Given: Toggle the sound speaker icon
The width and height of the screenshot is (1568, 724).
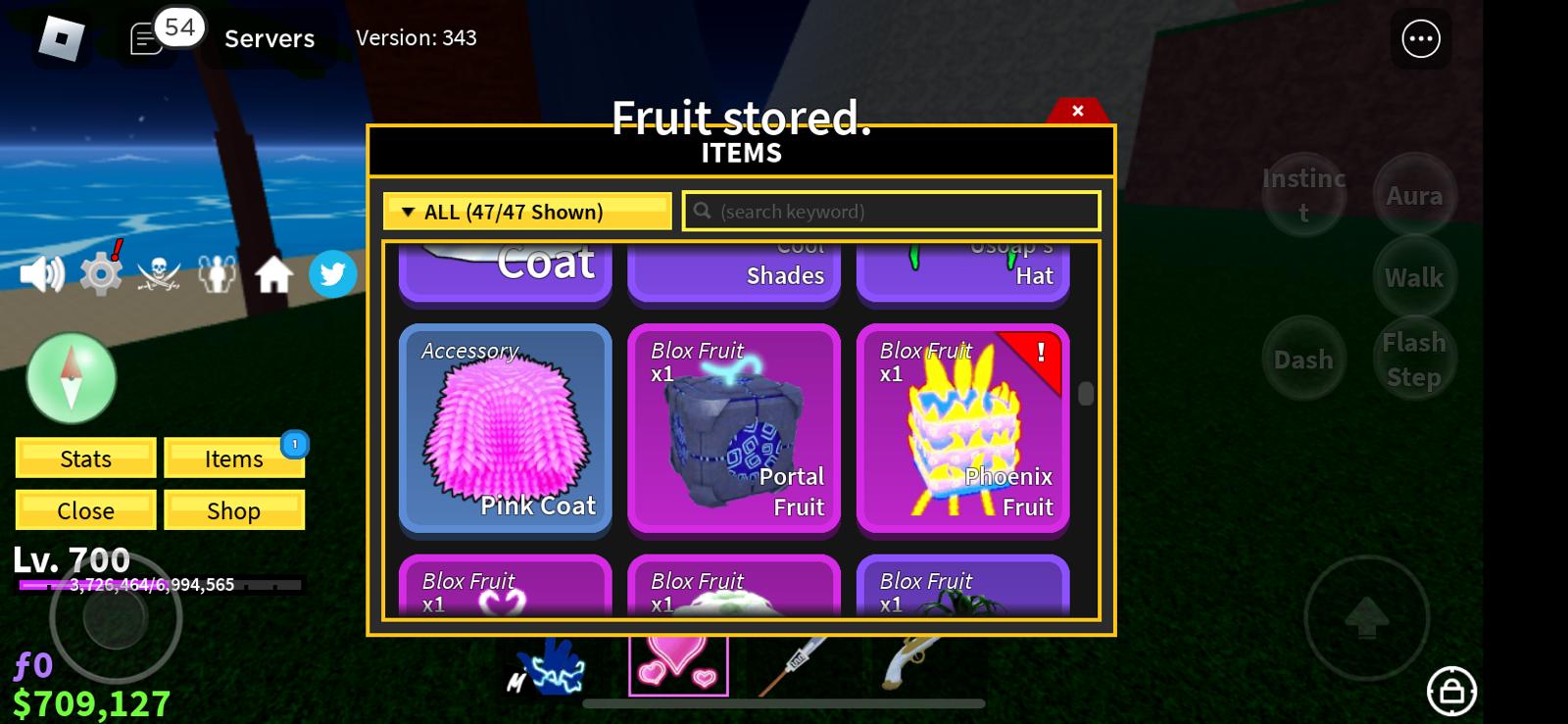Looking at the screenshot, I should click(x=42, y=275).
